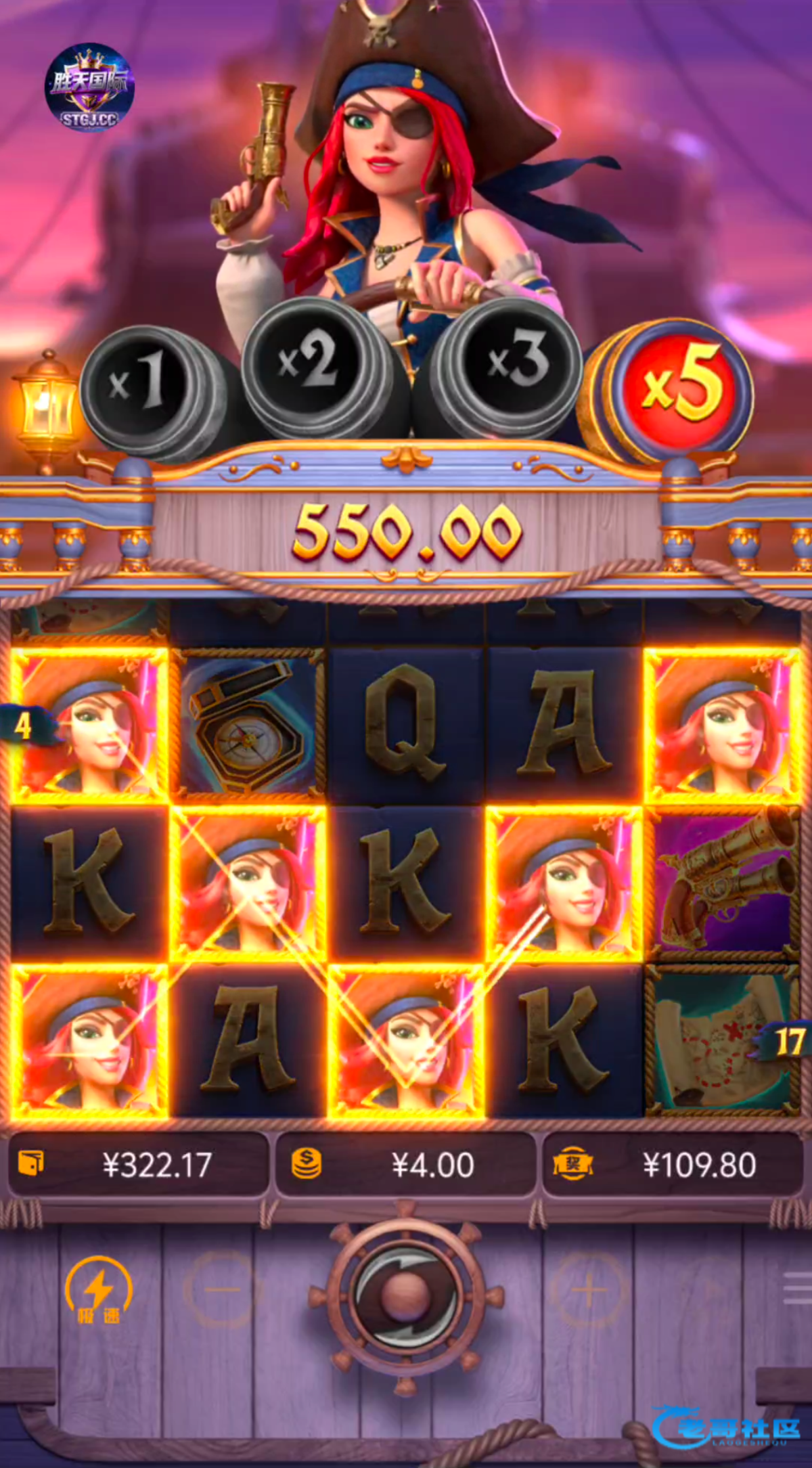The width and height of the screenshot is (812, 1468).
Task: Click the STGJ.CC logo badge
Action: pyautogui.click(x=90, y=88)
